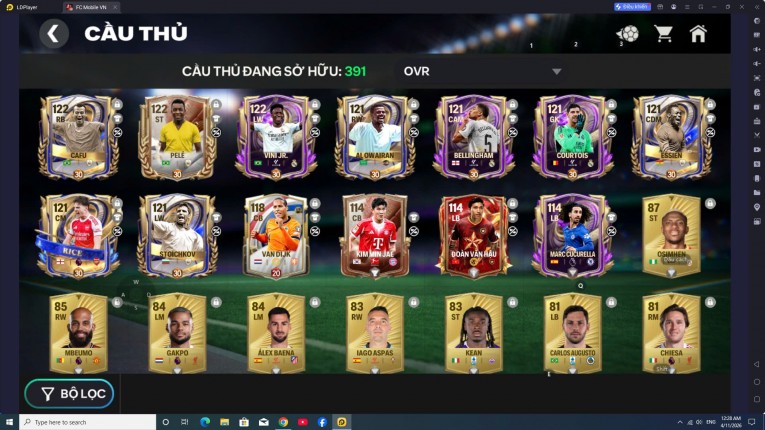Viewport: 765px width, 430px height.
Task: Return to the home screen
Action: (698, 33)
